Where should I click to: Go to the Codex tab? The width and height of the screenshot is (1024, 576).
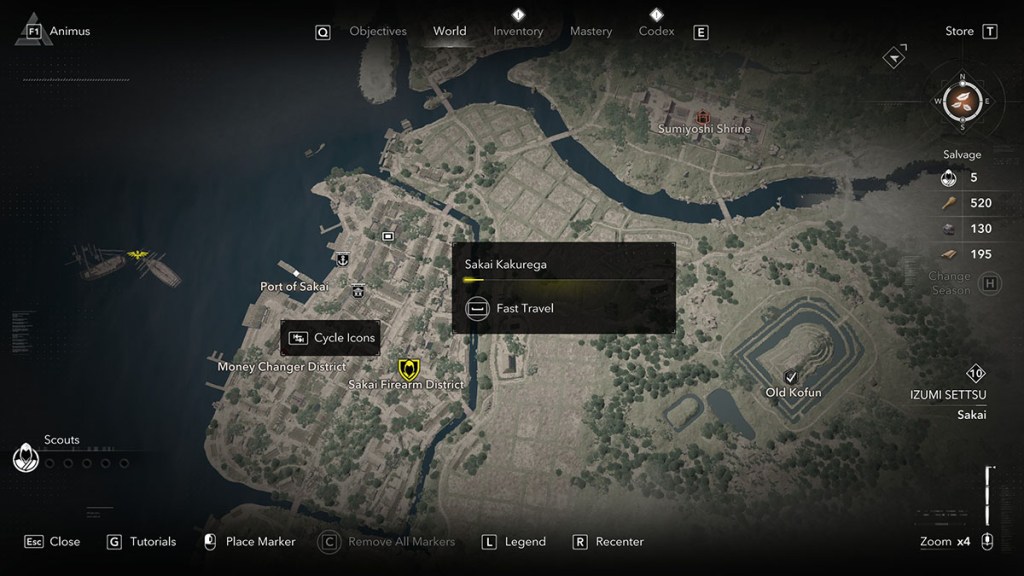656,31
